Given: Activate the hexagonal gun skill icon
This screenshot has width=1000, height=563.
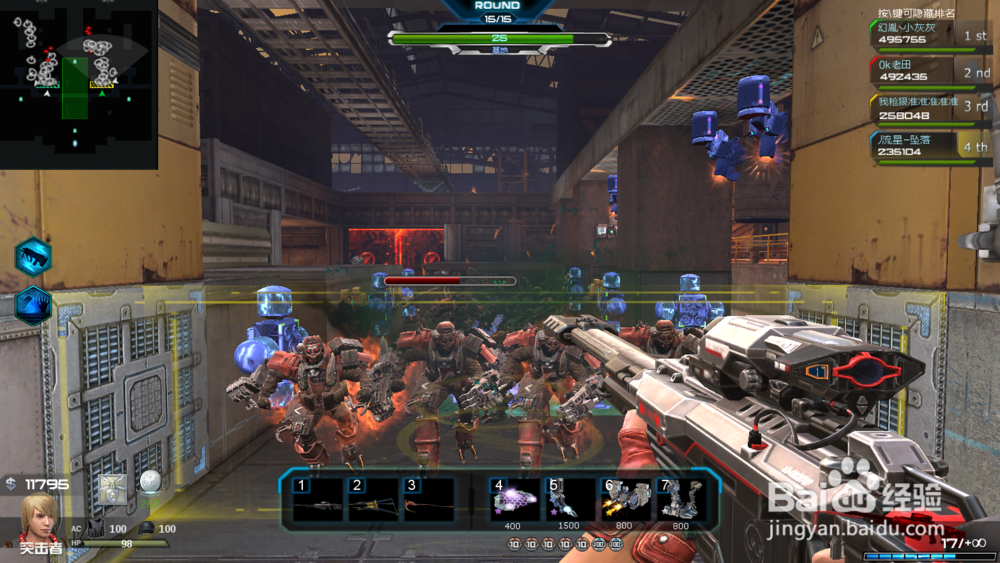Looking at the screenshot, I should 33,257.
